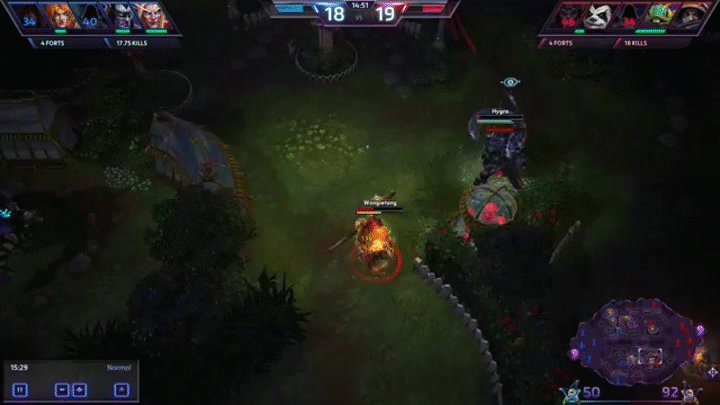Collapse the replay control panel

click(121, 389)
